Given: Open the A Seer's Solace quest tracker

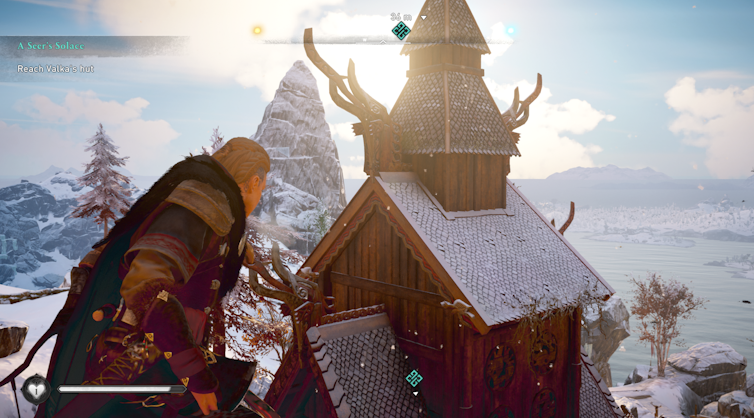Looking at the screenshot, I should pyautogui.click(x=57, y=46).
